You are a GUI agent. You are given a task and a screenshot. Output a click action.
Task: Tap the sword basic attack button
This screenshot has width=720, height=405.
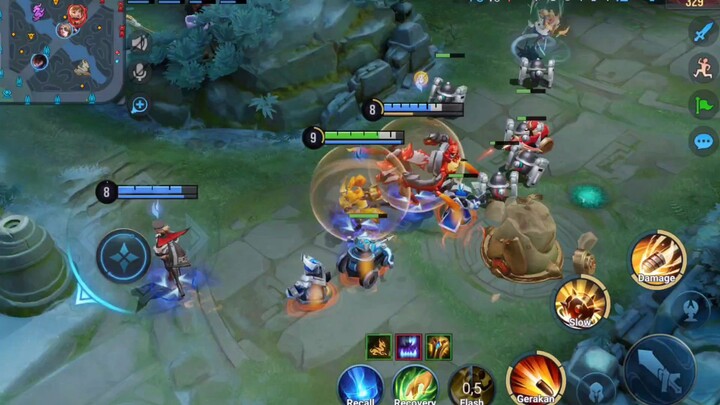point(660,368)
